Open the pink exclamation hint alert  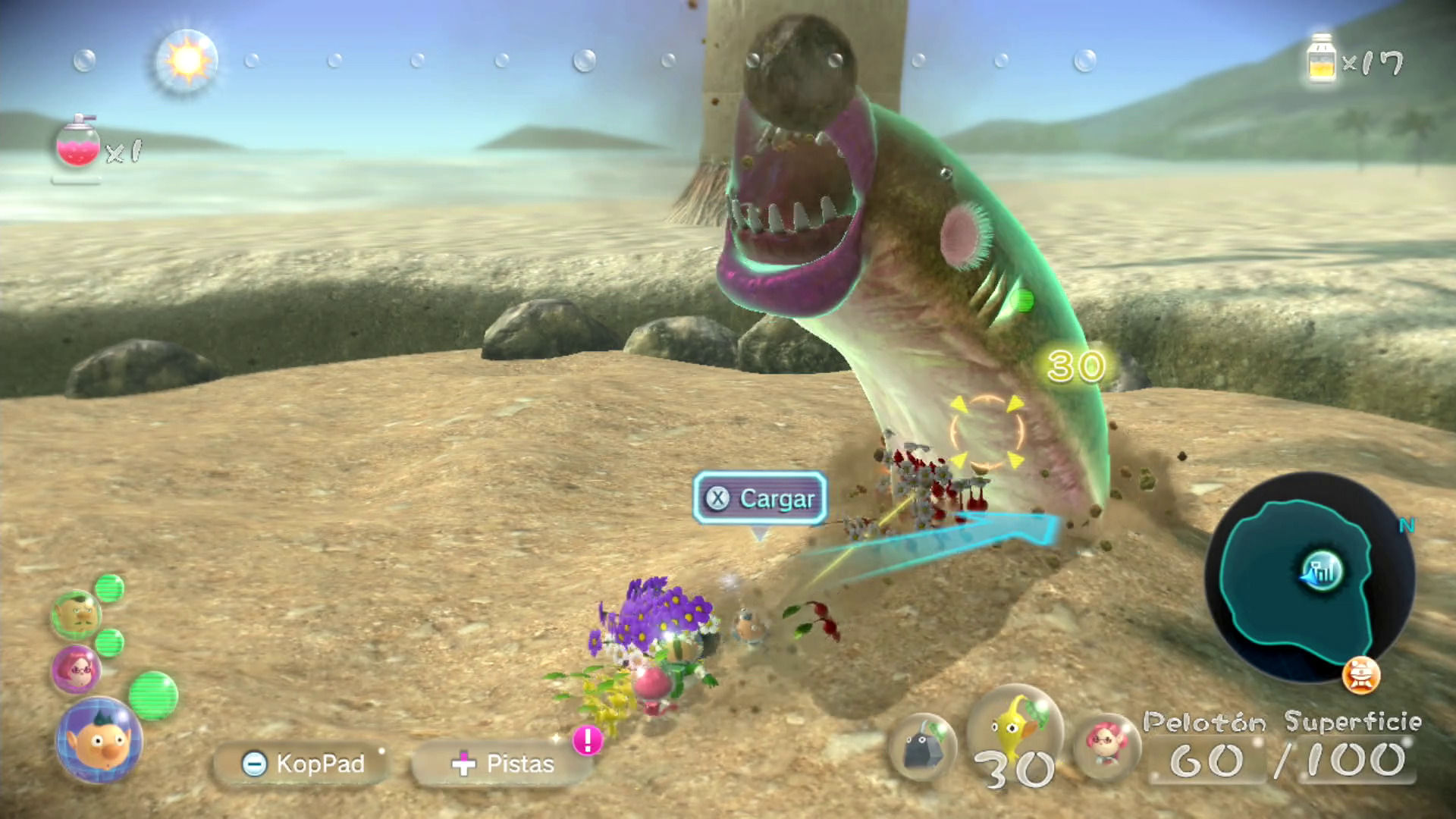[588, 740]
